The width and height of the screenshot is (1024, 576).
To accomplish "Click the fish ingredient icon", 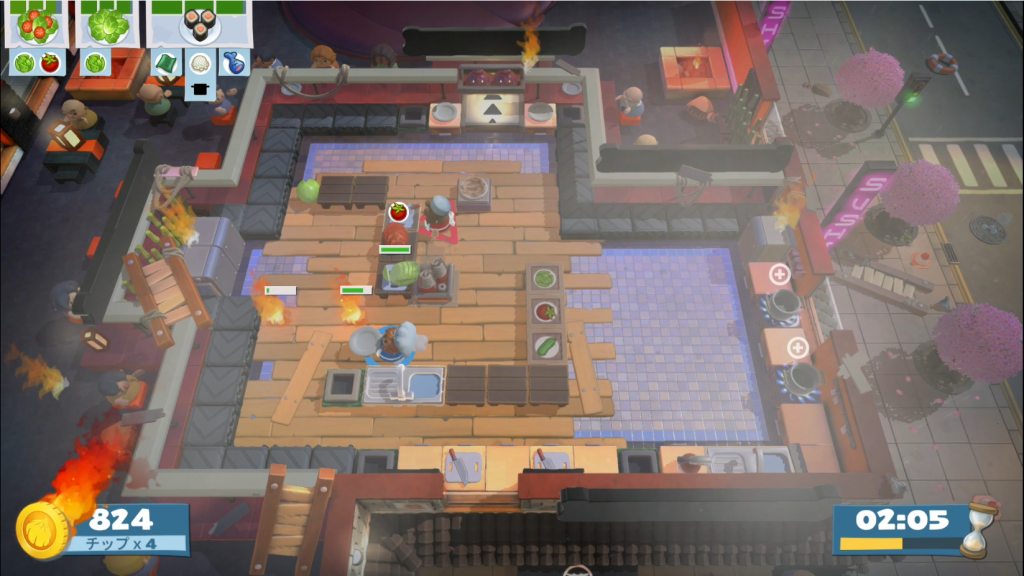I will coord(233,63).
